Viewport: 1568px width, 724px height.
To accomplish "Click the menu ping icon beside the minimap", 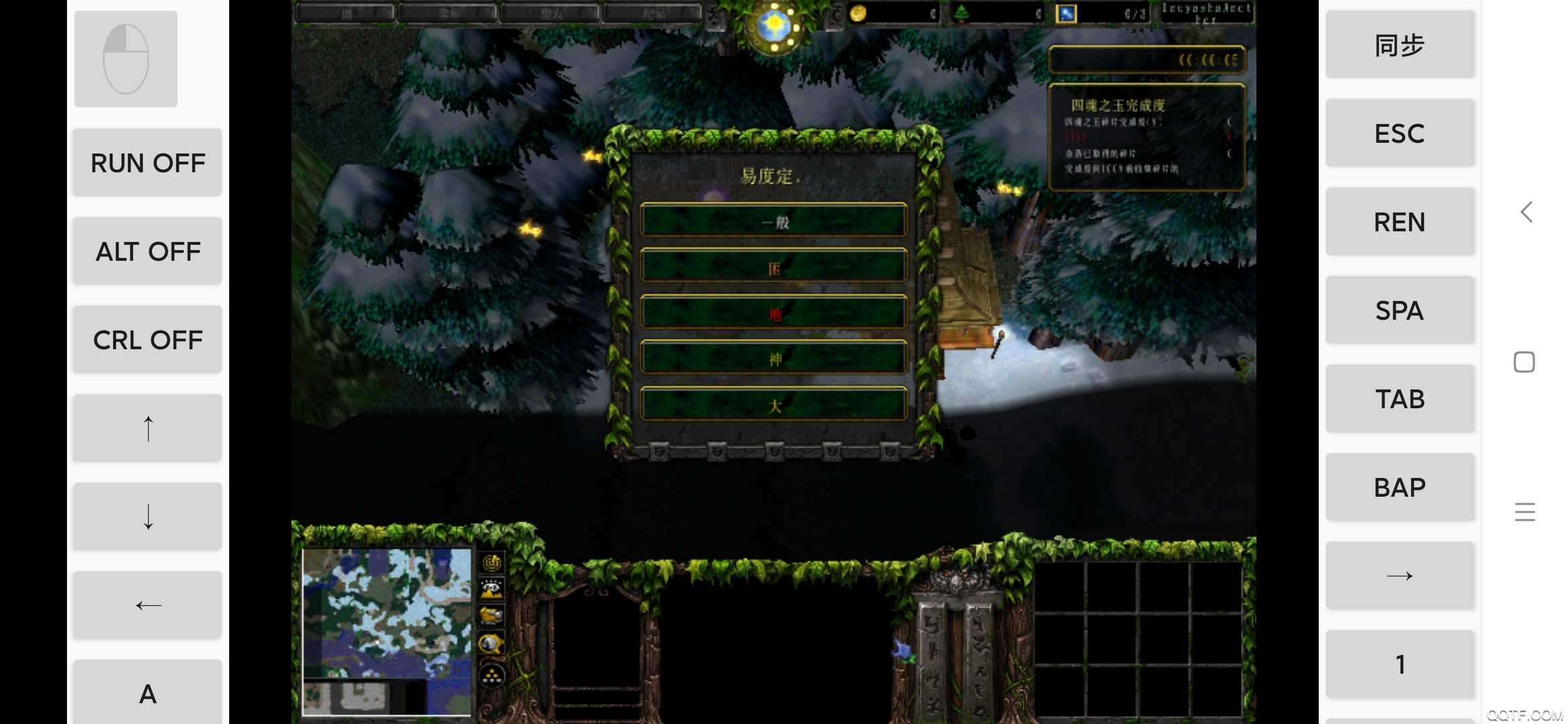I will (x=491, y=564).
